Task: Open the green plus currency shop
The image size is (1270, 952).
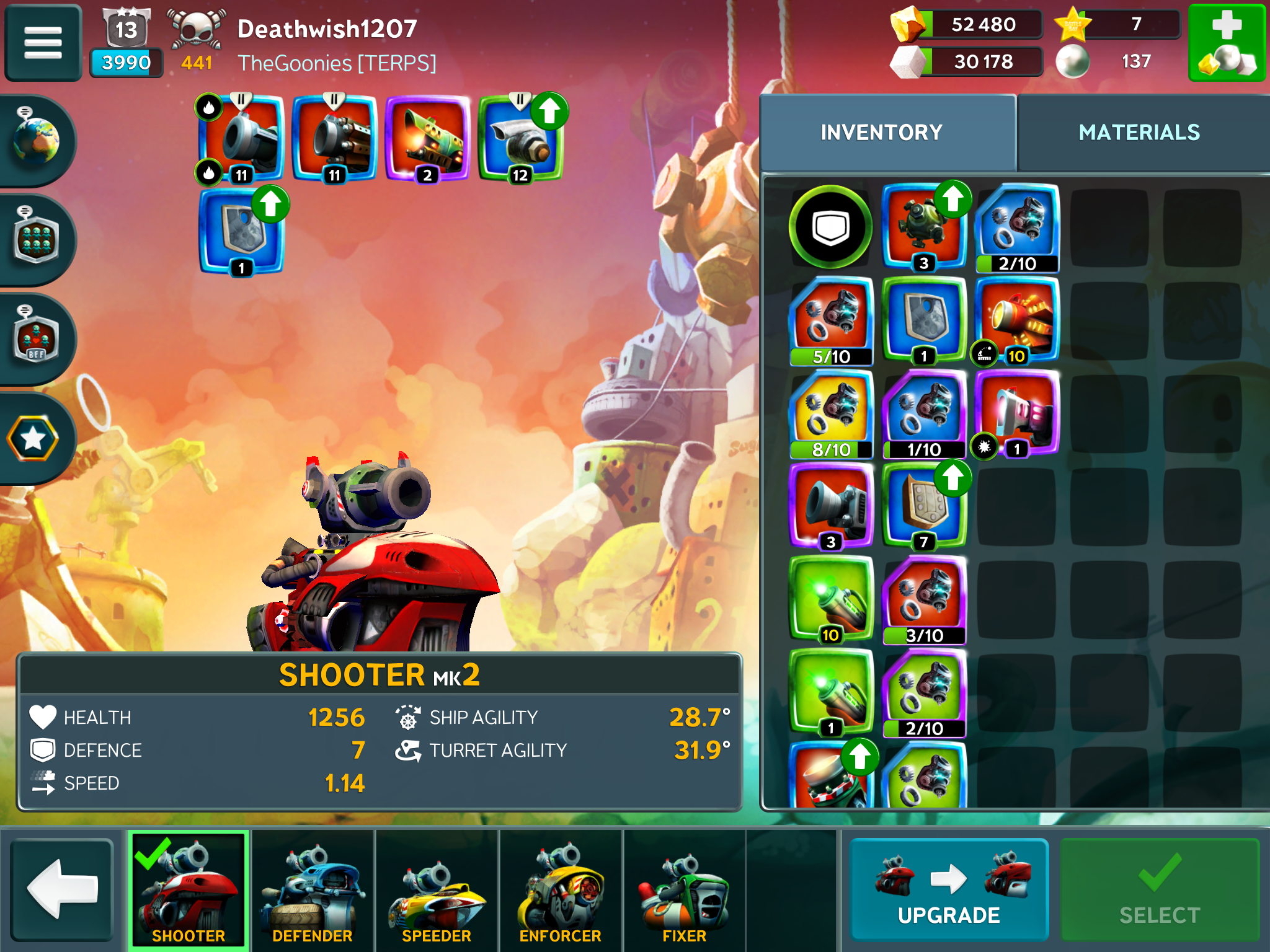Action: pyautogui.click(x=1226, y=42)
